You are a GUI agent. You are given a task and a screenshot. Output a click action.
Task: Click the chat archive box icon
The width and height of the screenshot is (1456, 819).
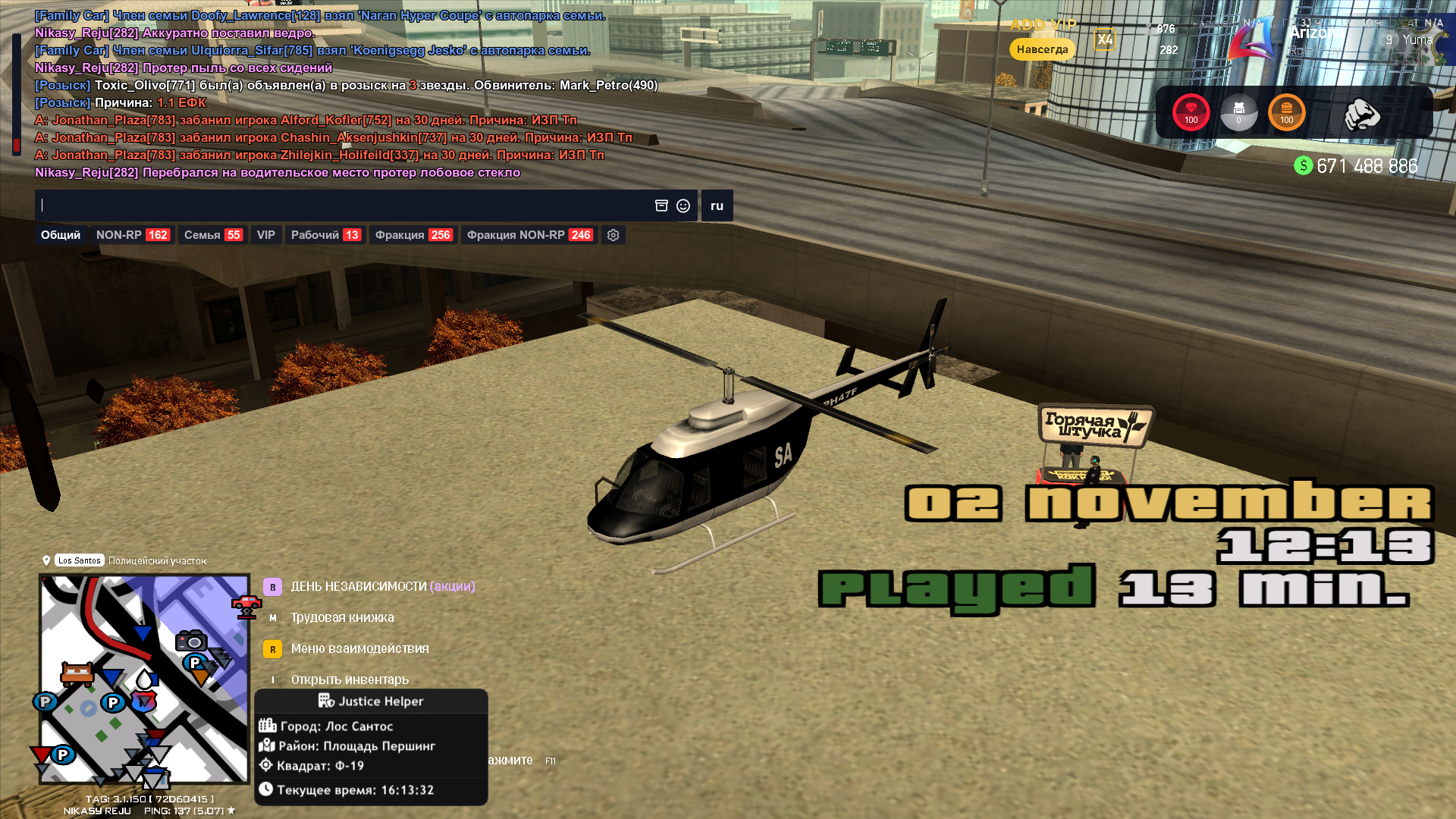click(661, 206)
